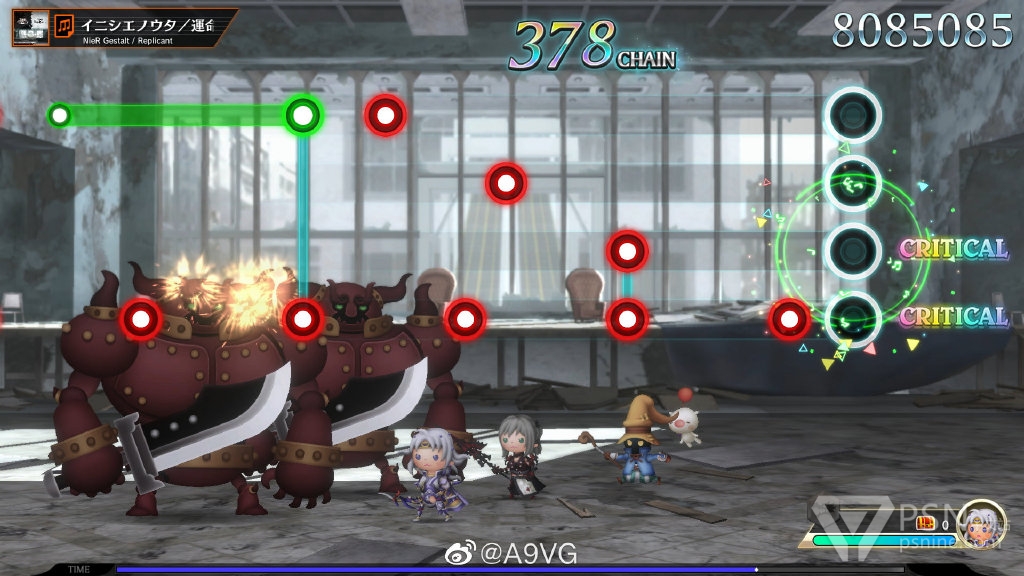Image resolution: width=1024 pixels, height=576 pixels.
Task: Click the treasure chest counter icon
Action: (925, 523)
